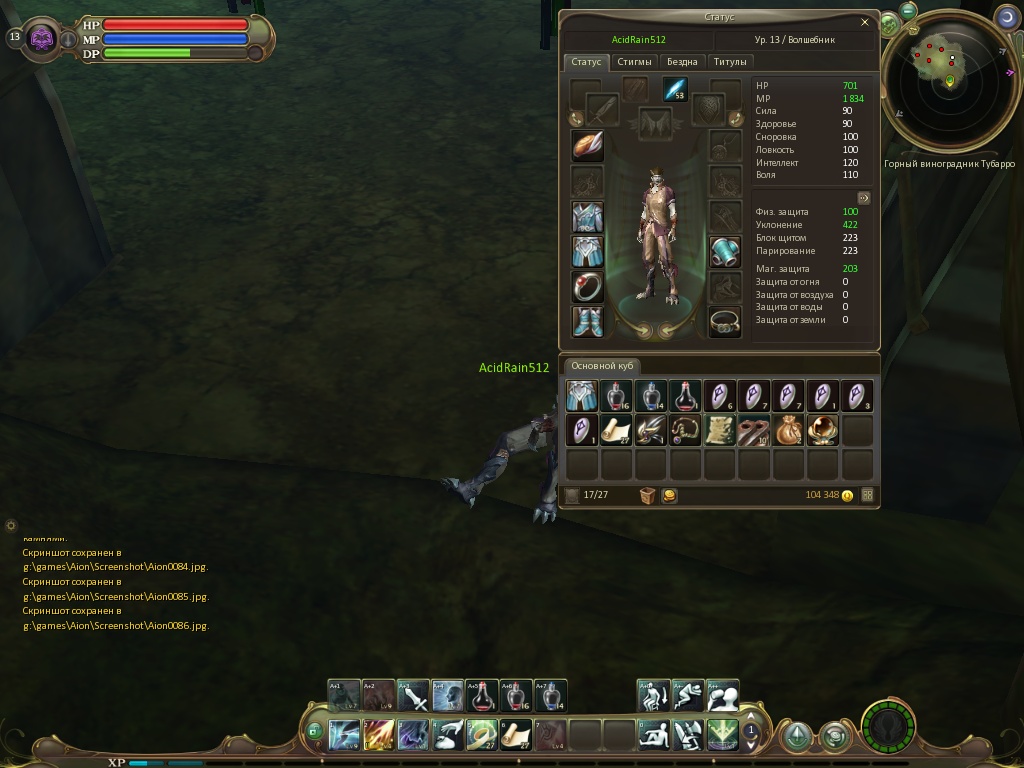Activate the first hotbar skill slot

point(344,735)
